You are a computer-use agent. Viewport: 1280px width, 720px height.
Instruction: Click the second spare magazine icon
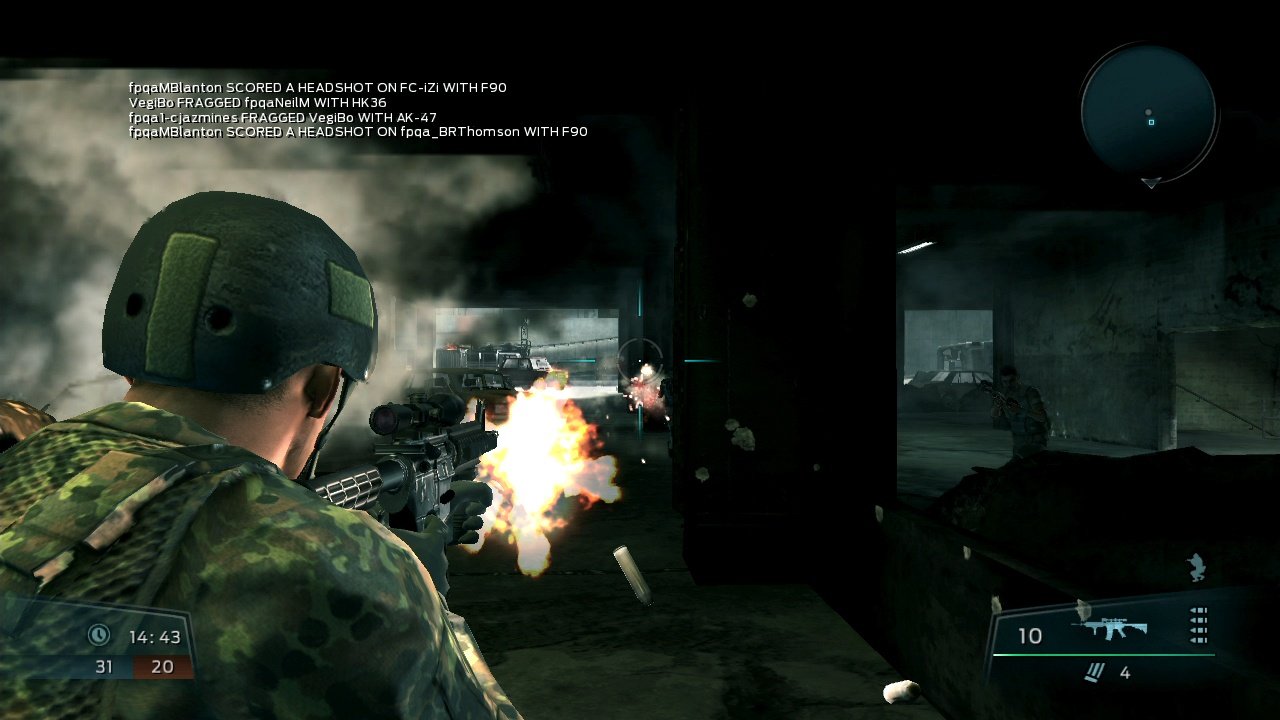[x=1198, y=620]
